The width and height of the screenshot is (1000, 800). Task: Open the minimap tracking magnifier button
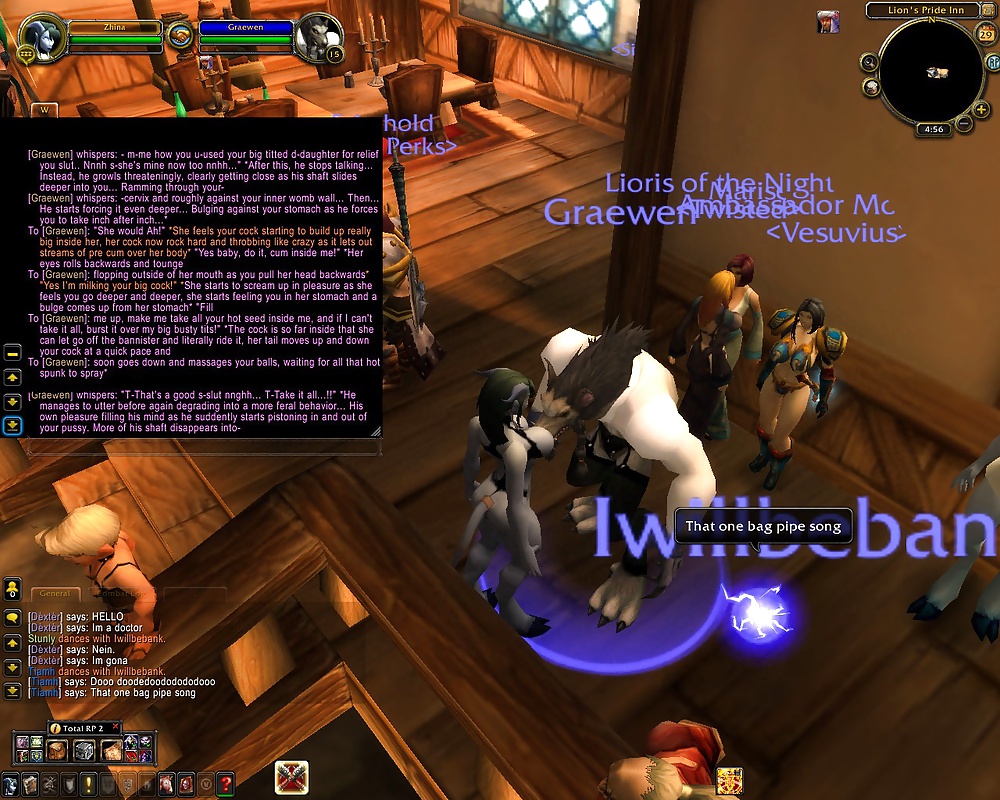coord(870,63)
